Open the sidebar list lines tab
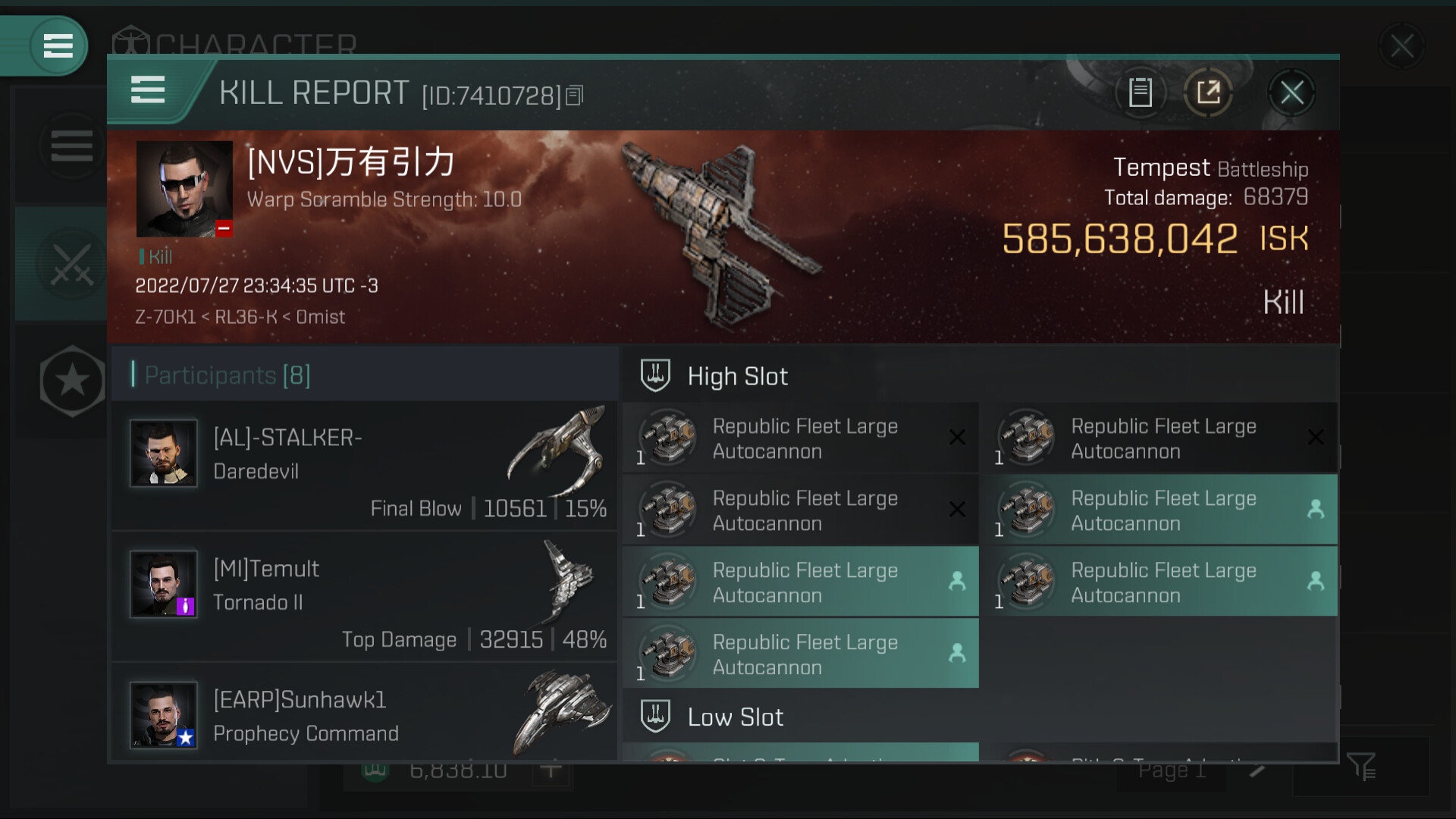The width and height of the screenshot is (1456, 819). [71, 146]
